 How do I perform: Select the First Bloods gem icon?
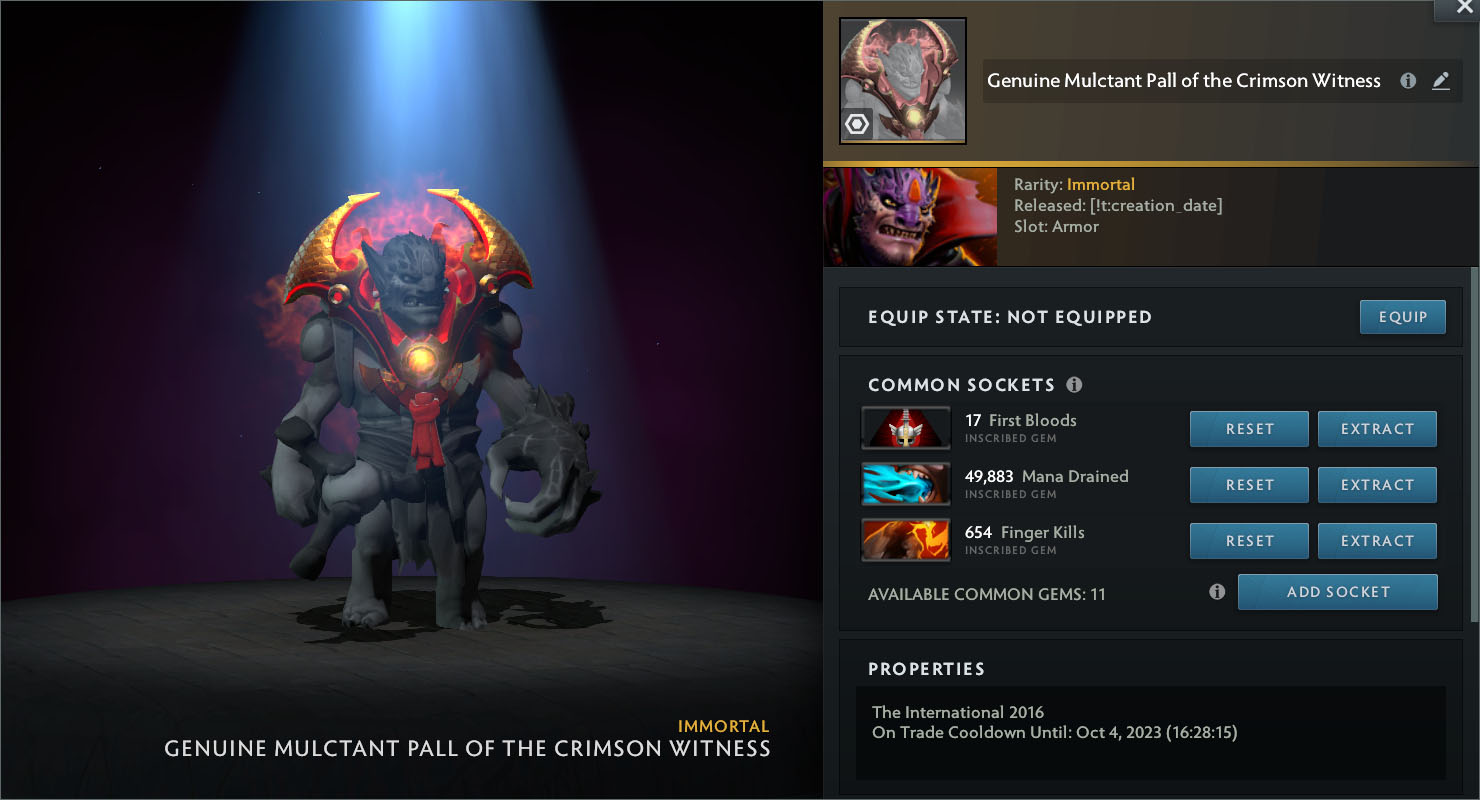(906, 428)
